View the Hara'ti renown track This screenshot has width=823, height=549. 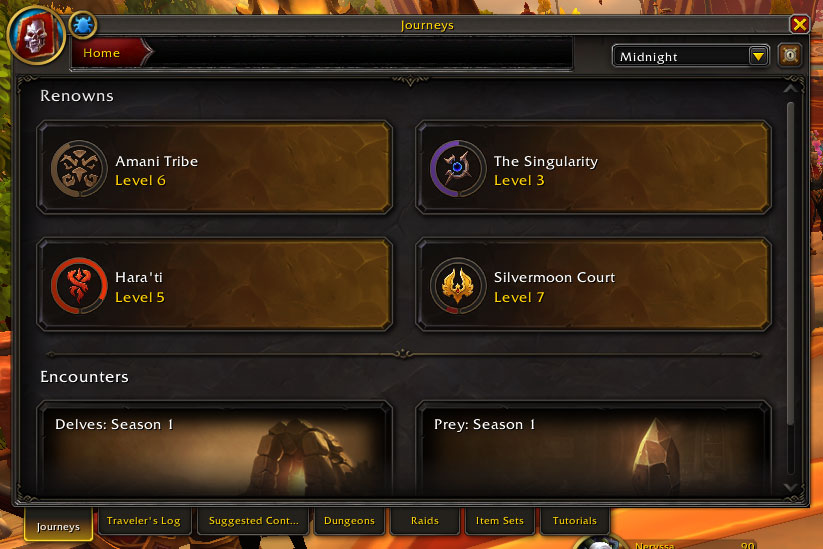click(x=214, y=284)
